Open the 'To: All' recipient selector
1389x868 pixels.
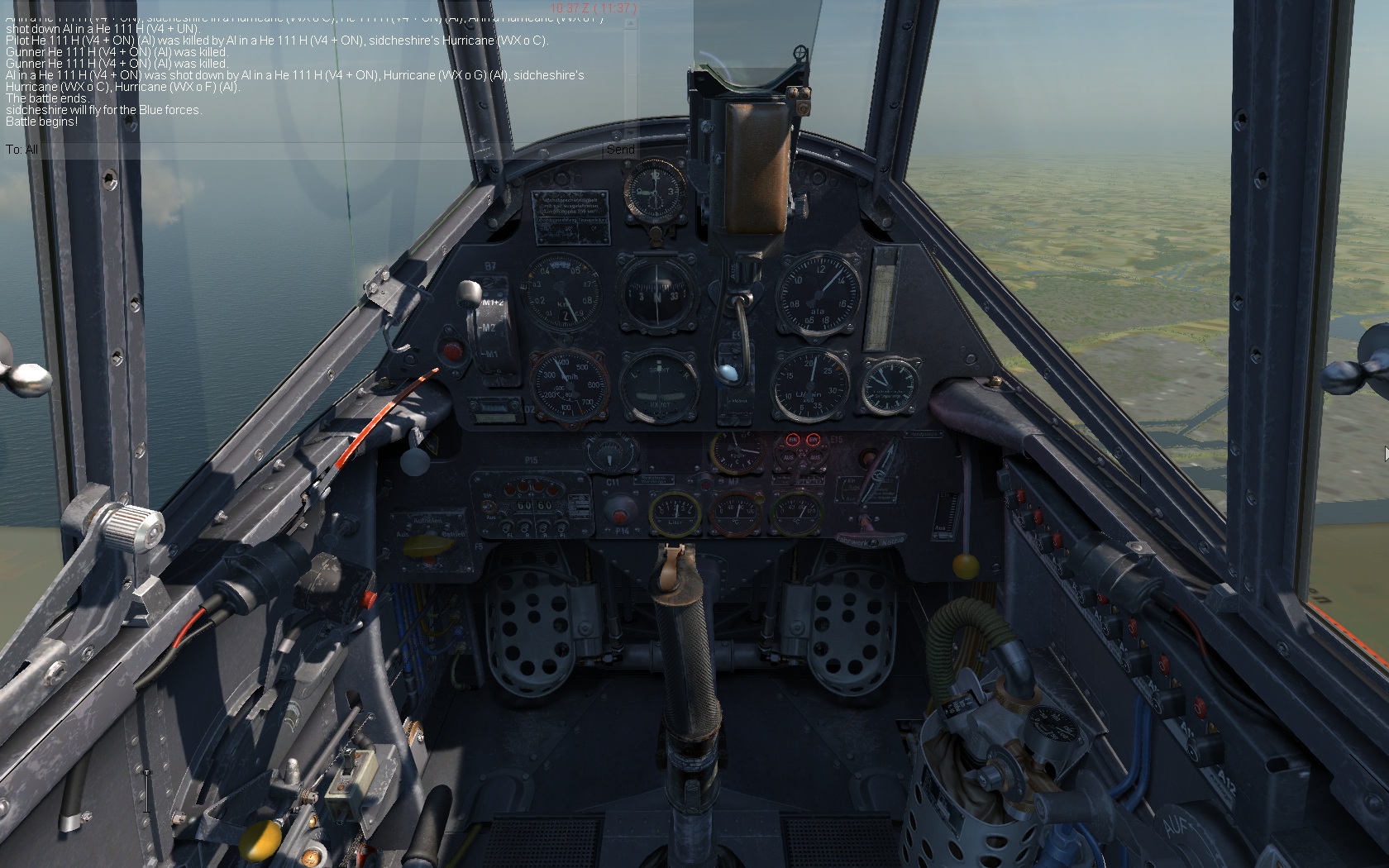(x=22, y=150)
